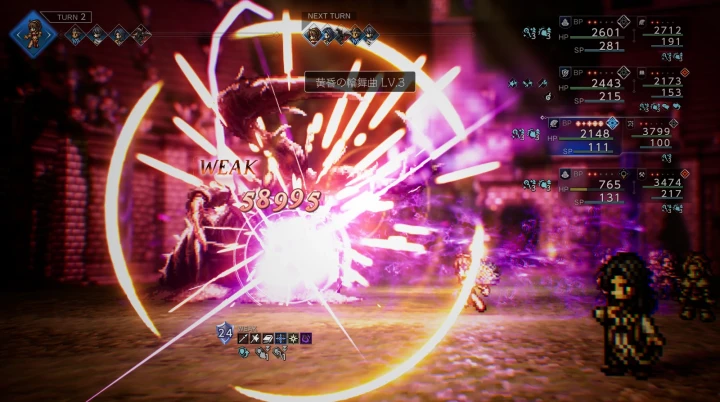
Task: Click the ice weakness icon
Action: [282, 339]
